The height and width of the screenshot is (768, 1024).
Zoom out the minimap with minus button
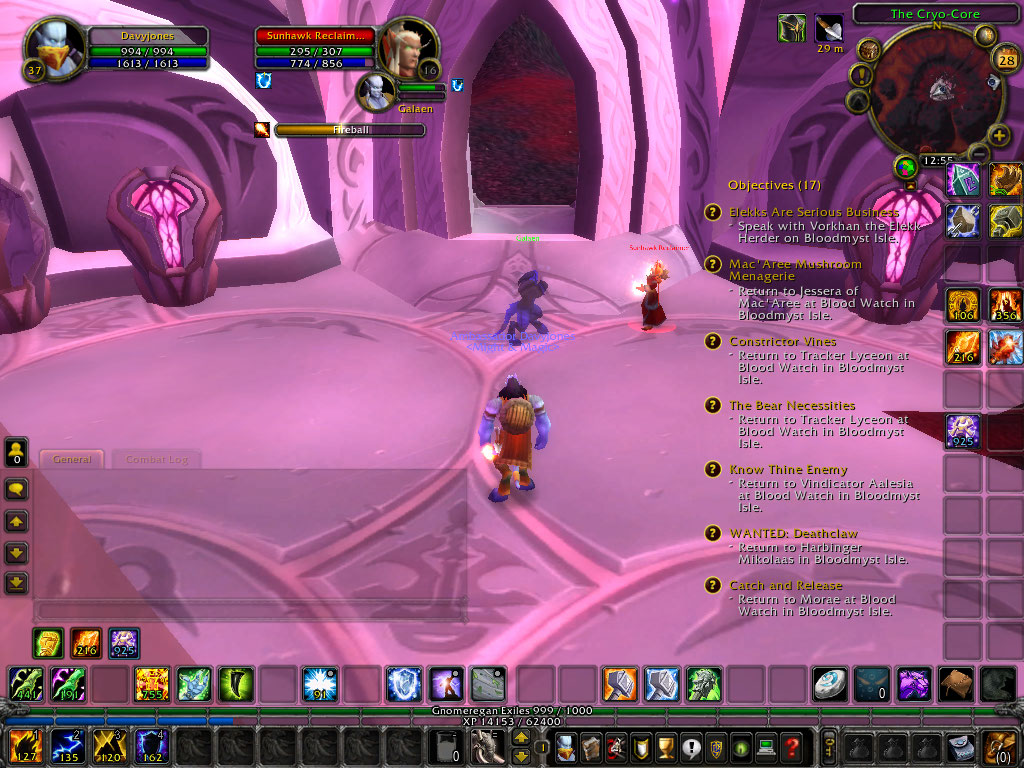click(x=978, y=153)
